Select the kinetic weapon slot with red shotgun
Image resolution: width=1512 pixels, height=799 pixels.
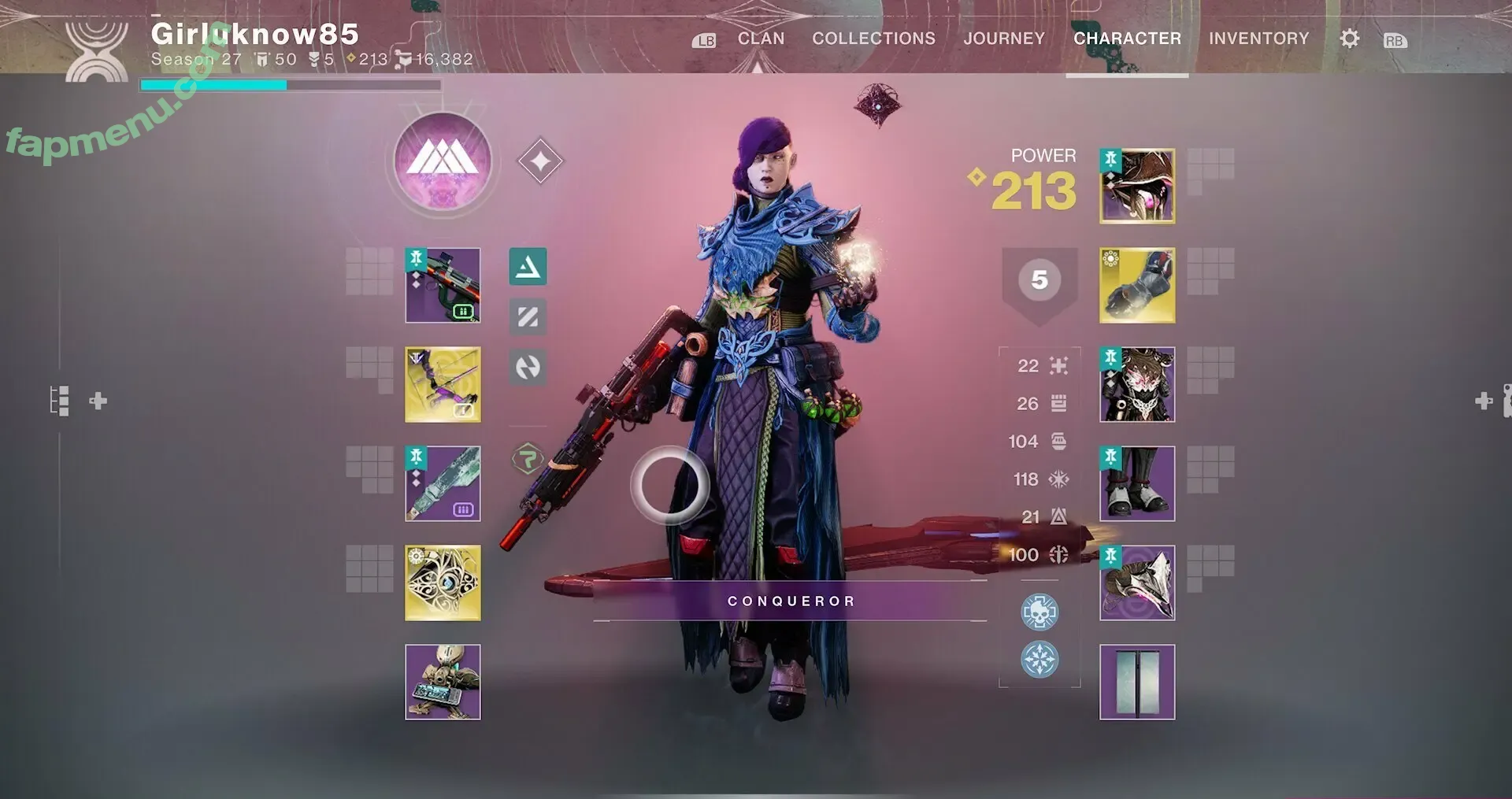click(443, 285)
